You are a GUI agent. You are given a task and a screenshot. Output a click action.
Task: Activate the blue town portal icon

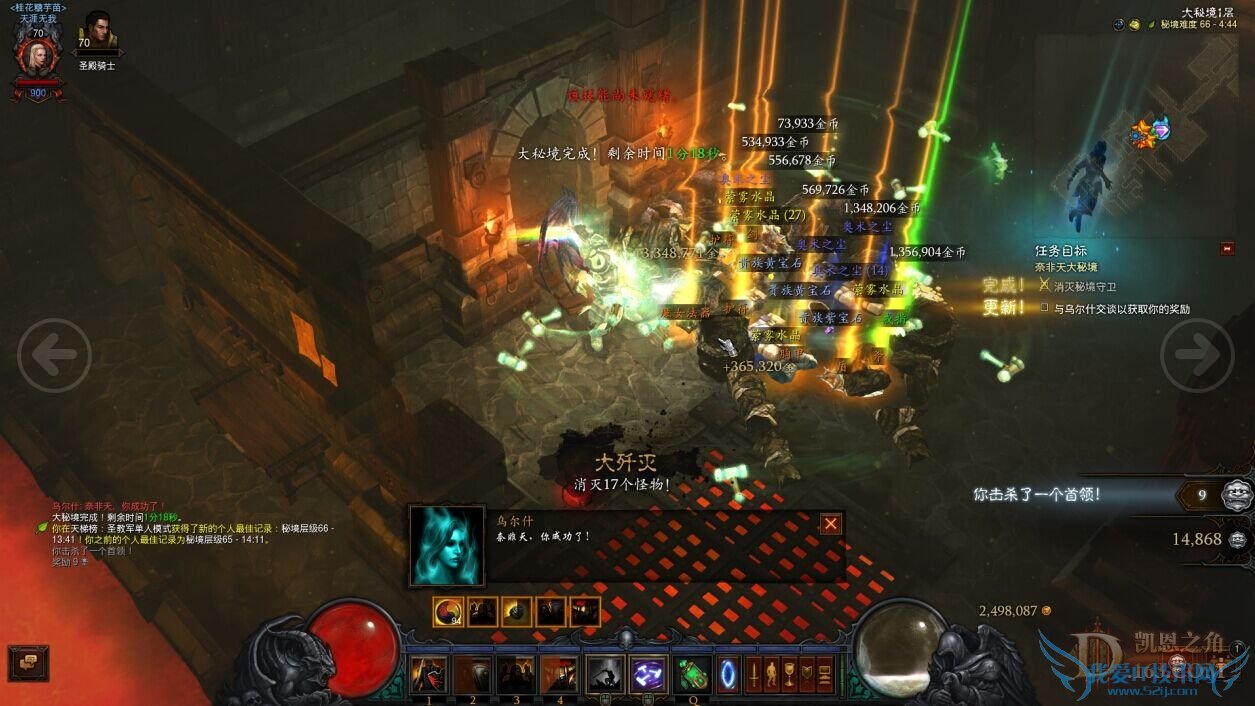pyautogui.click(x=728, y=675)
